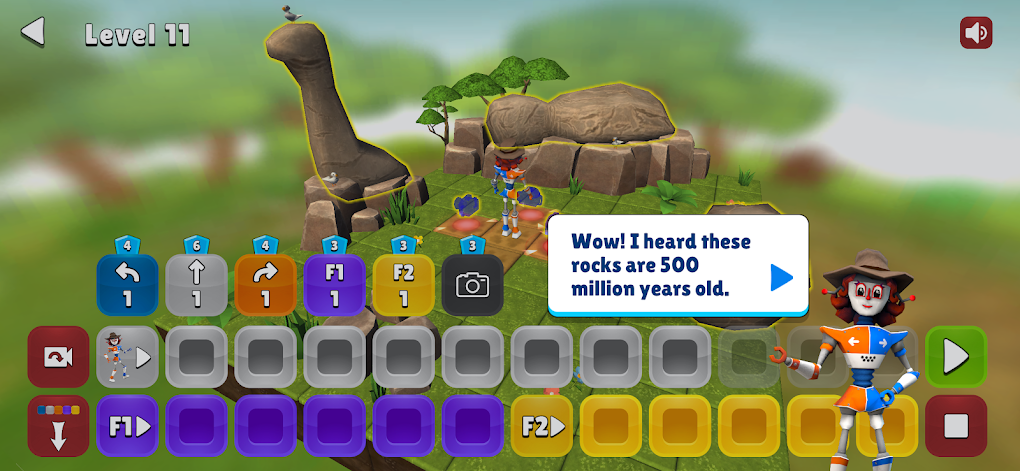Select the purple F1 function row label
The image size is (1020, 471).
tap(128, 425)
